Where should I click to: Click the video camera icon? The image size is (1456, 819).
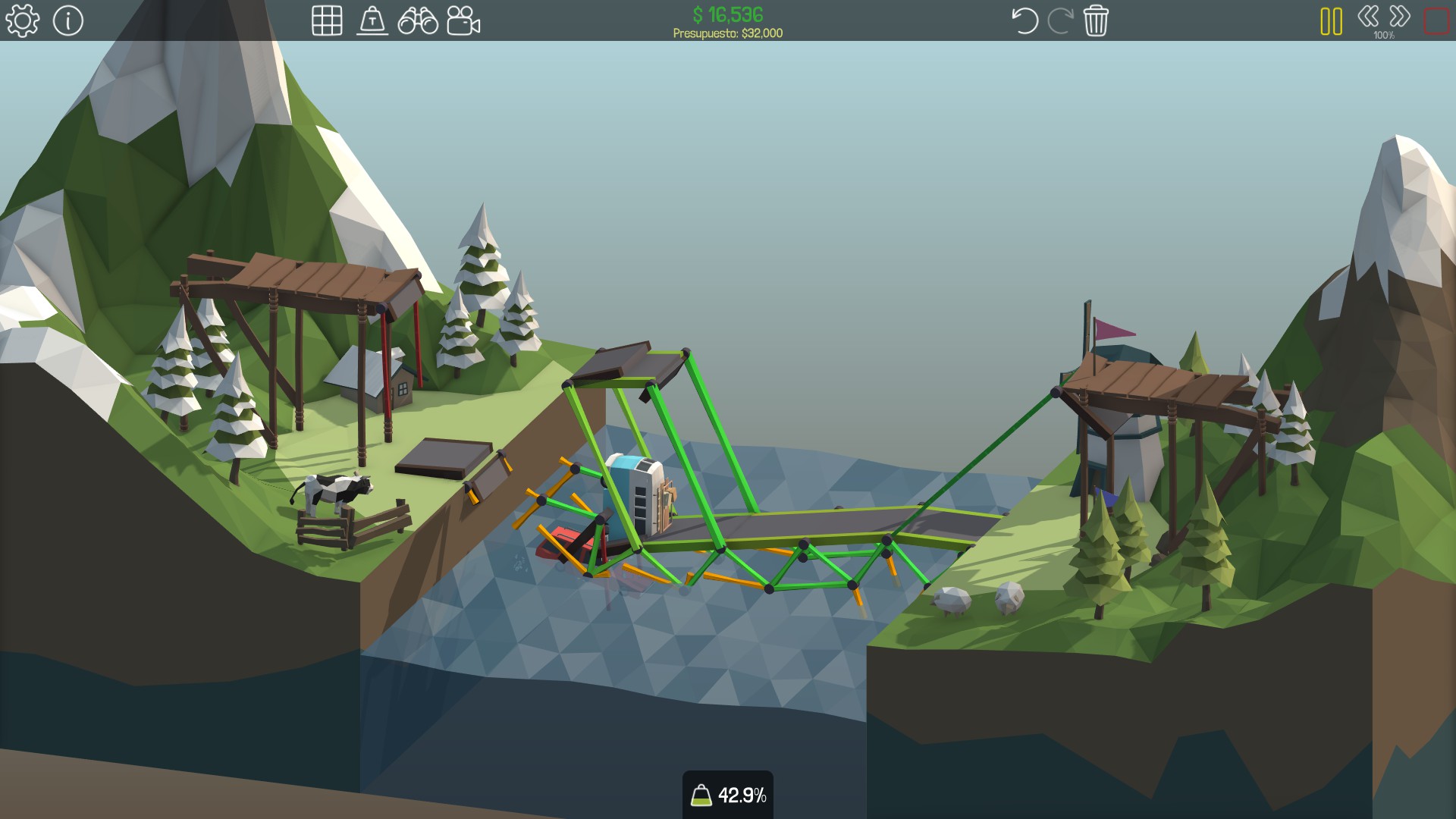click(463, 20)
